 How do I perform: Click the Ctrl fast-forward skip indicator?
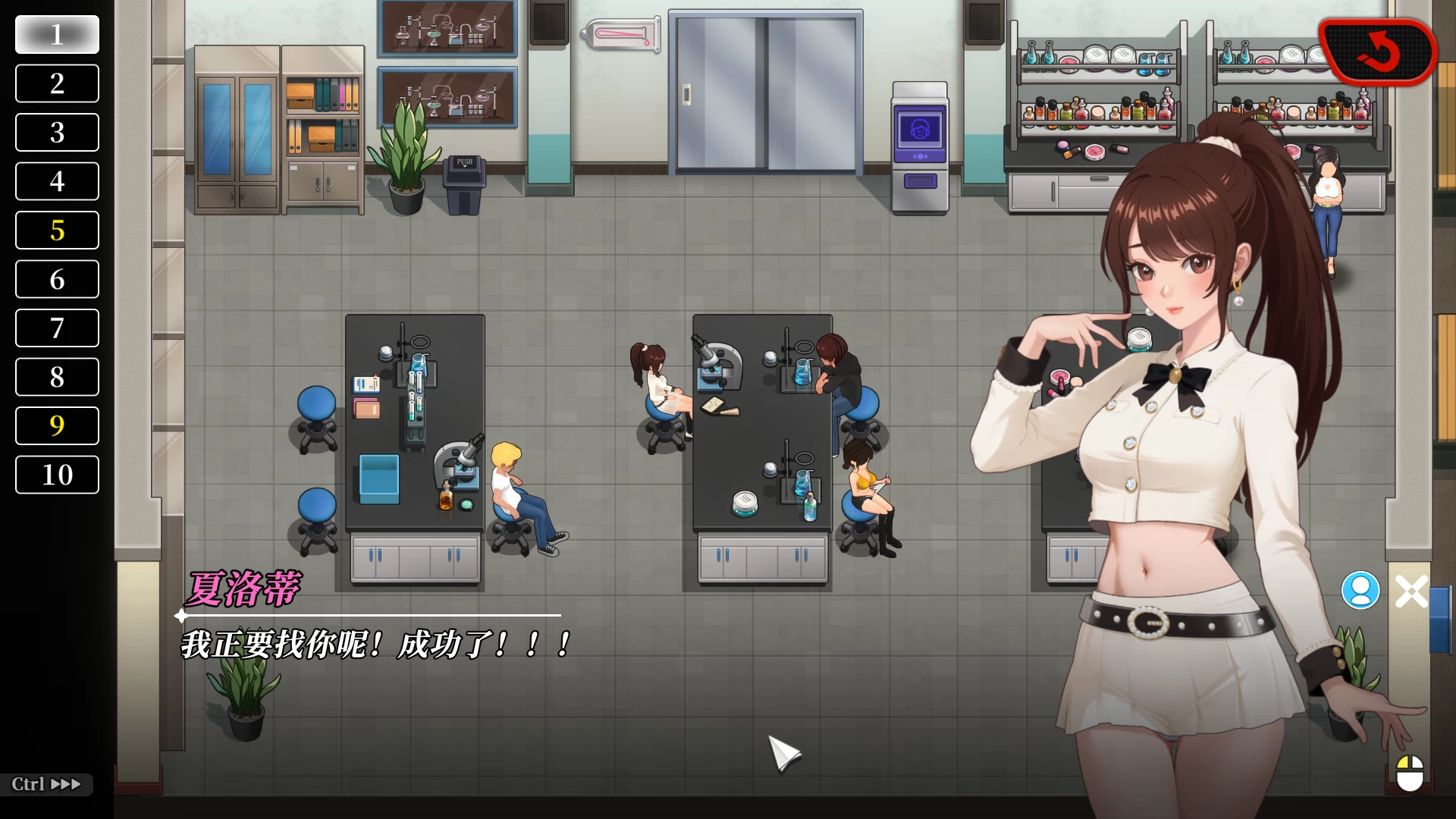[45, 784]
